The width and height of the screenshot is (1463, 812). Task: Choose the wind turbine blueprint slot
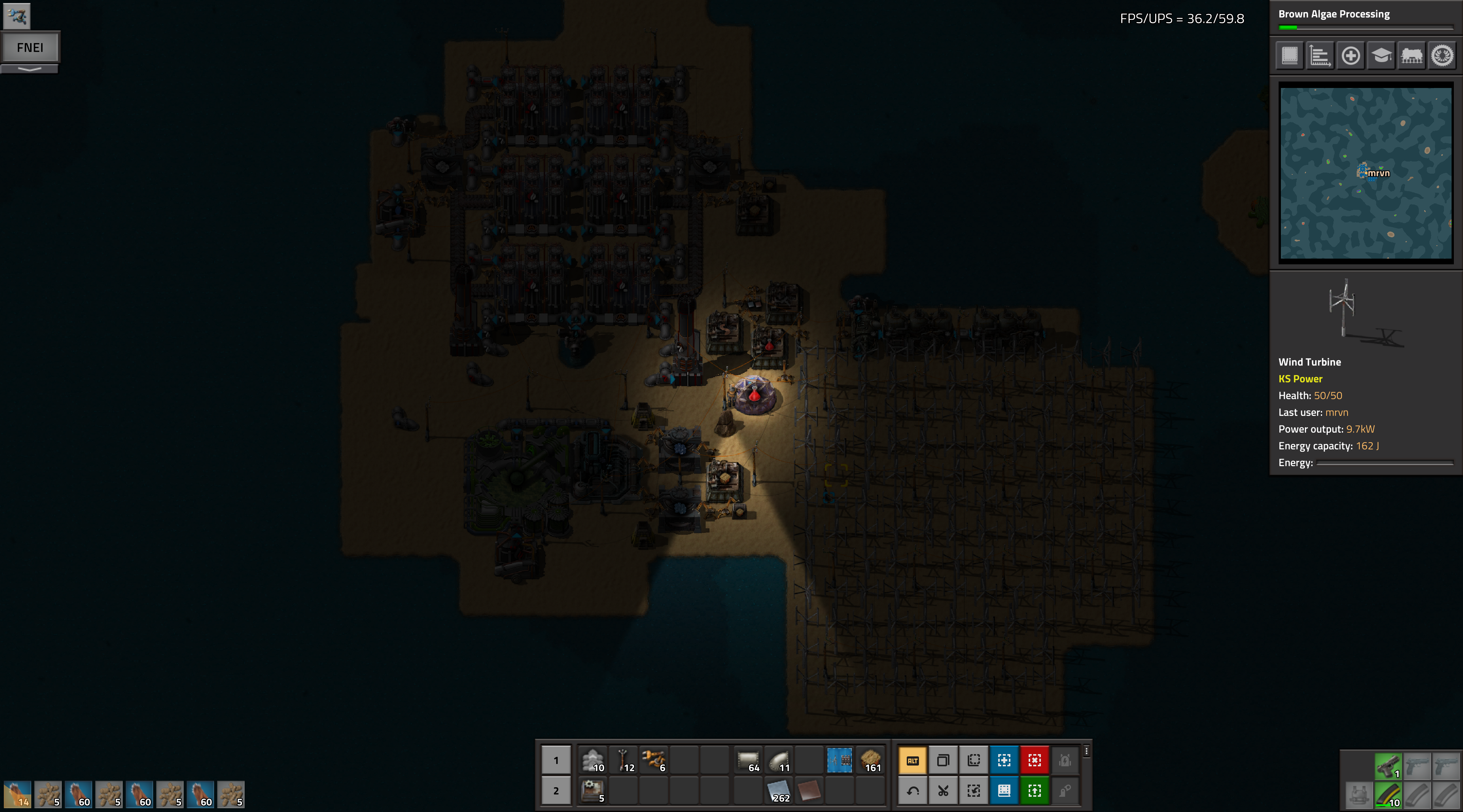point(839,760)
